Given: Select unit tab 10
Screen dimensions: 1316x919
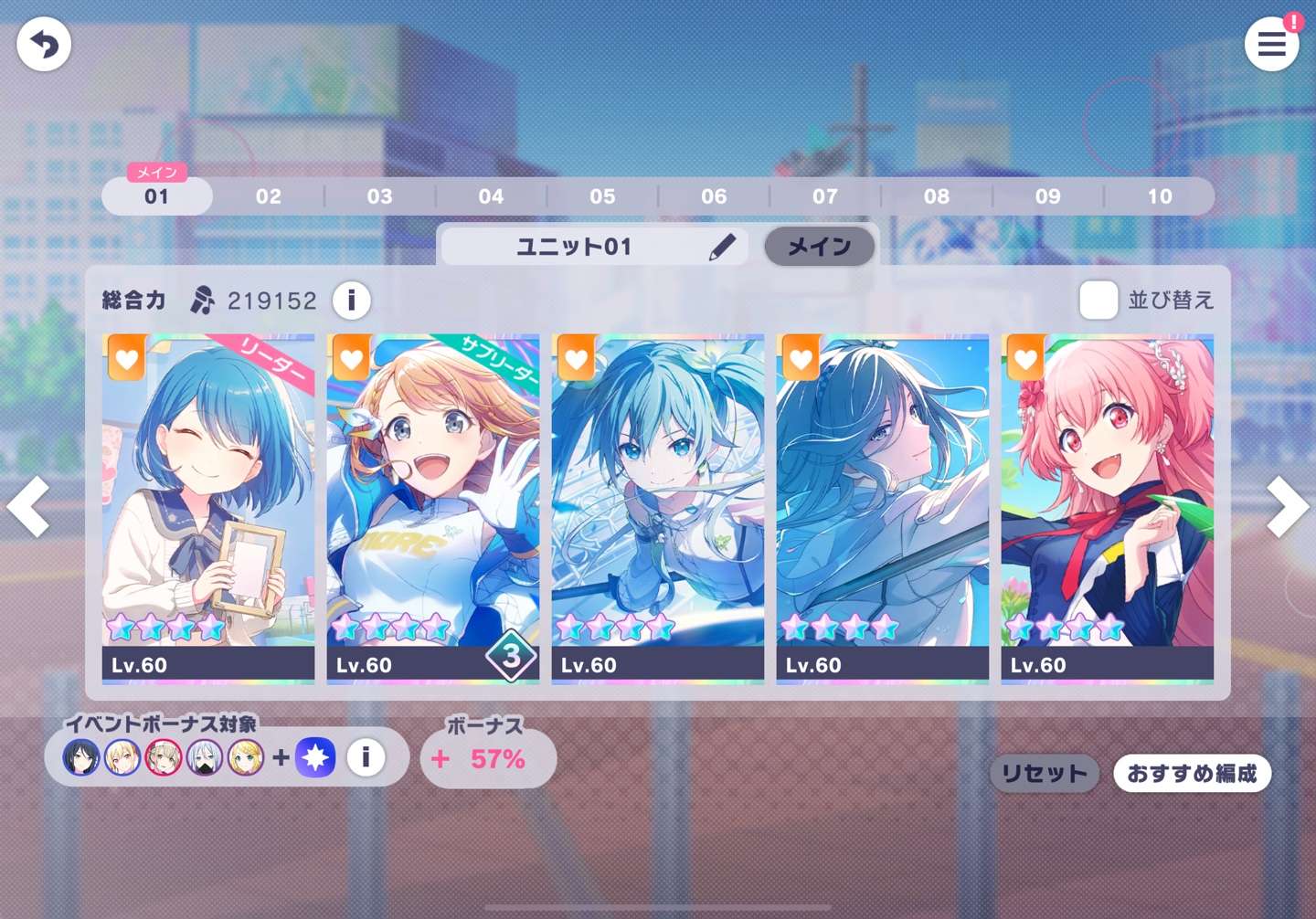Looking at the screenshot, I should [1160, 196].
